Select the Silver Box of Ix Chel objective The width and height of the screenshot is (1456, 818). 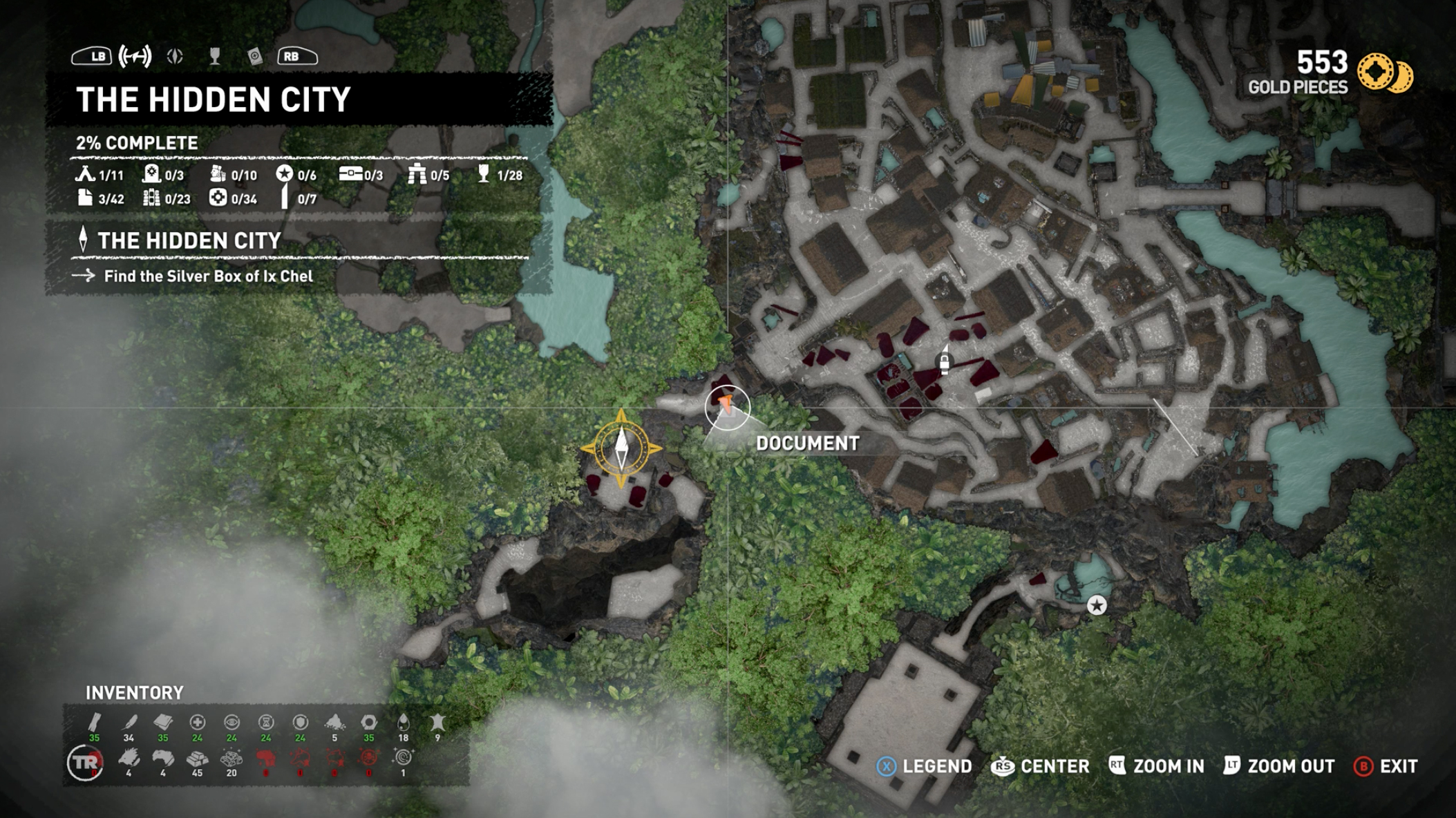click(x=208, y=276)
